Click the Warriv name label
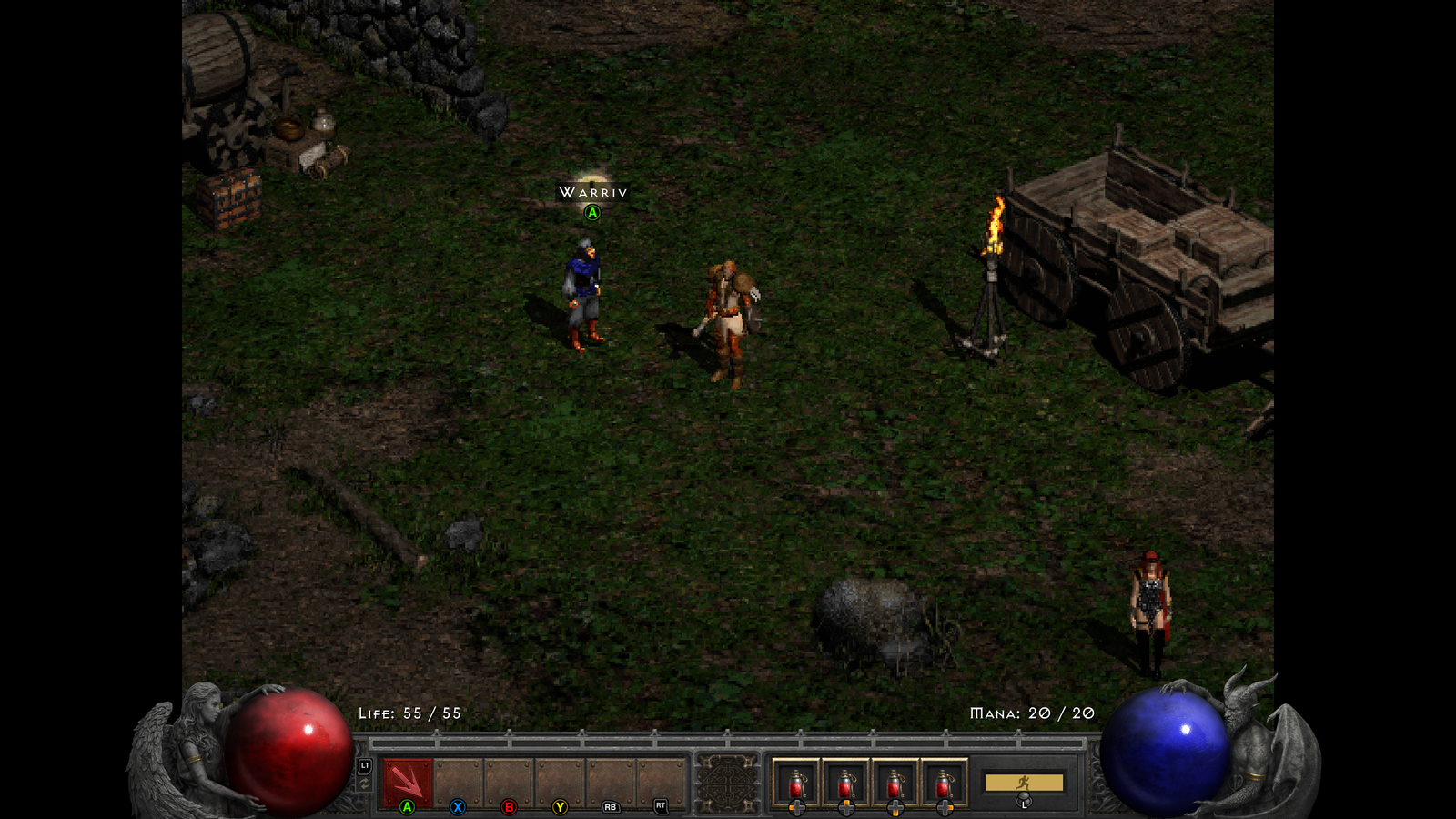 click(592, 192)
